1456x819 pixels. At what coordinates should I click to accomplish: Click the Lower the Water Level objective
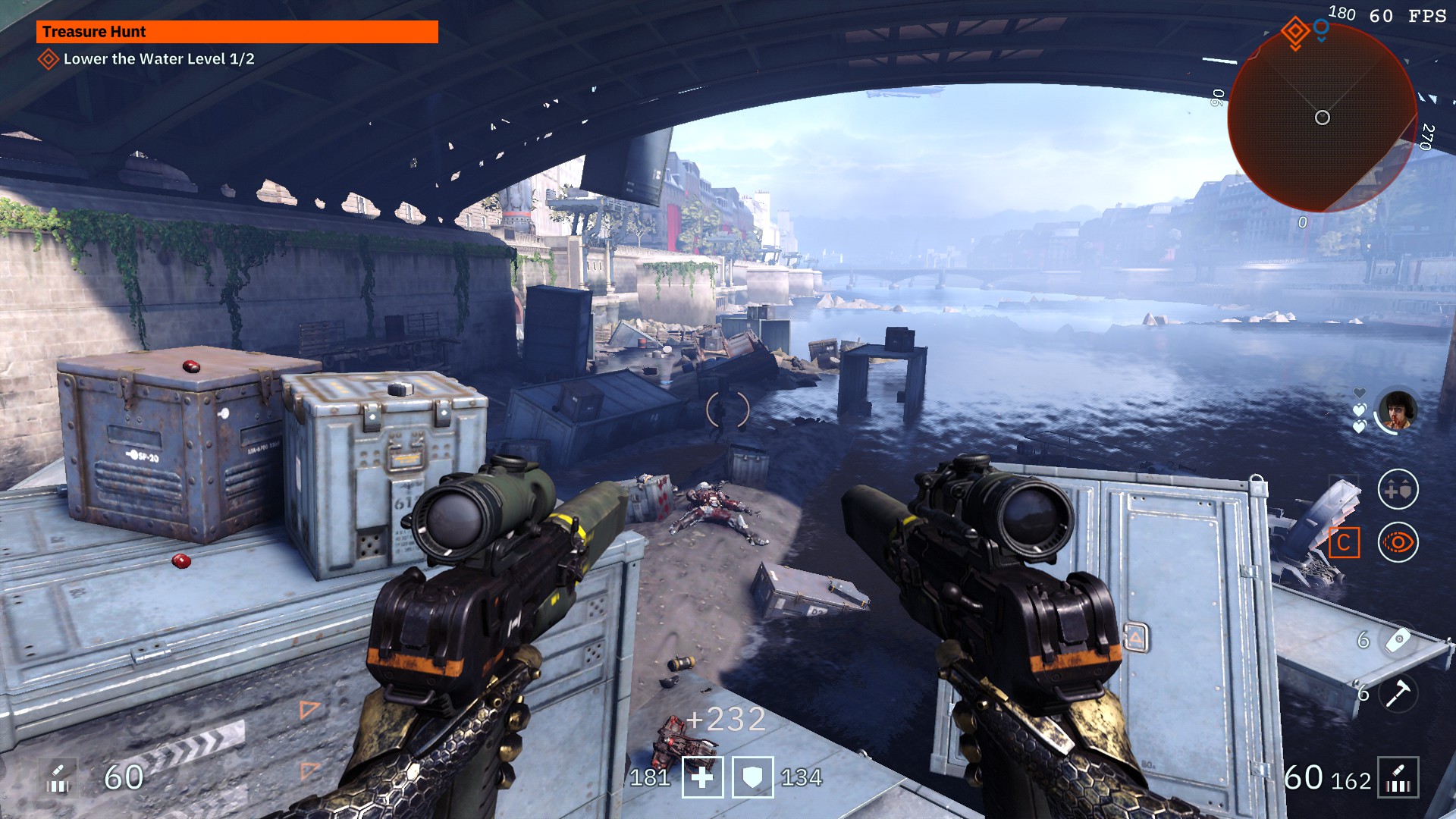[158, 59]
